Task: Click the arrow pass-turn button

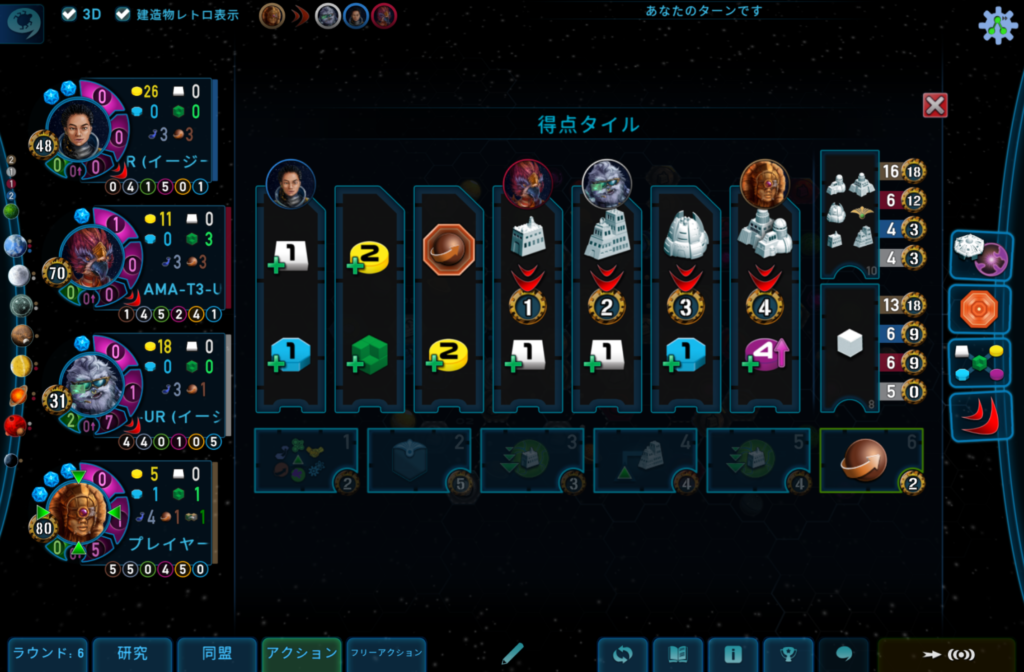Action: [948, 655]
